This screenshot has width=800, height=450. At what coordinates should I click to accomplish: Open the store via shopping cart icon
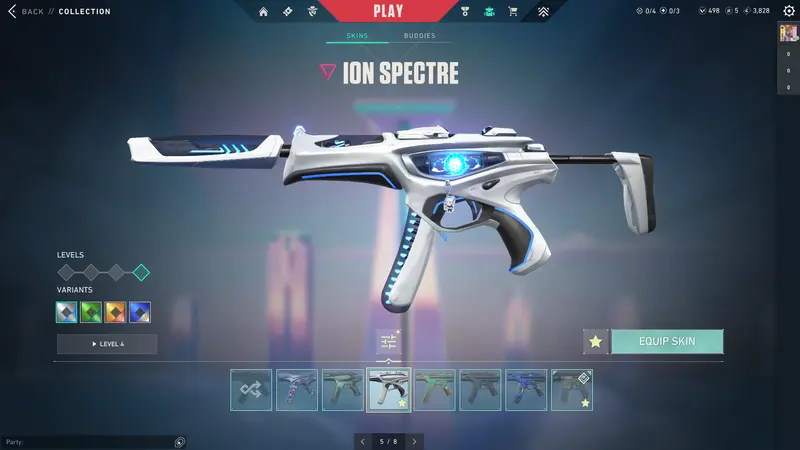(513, 12)
